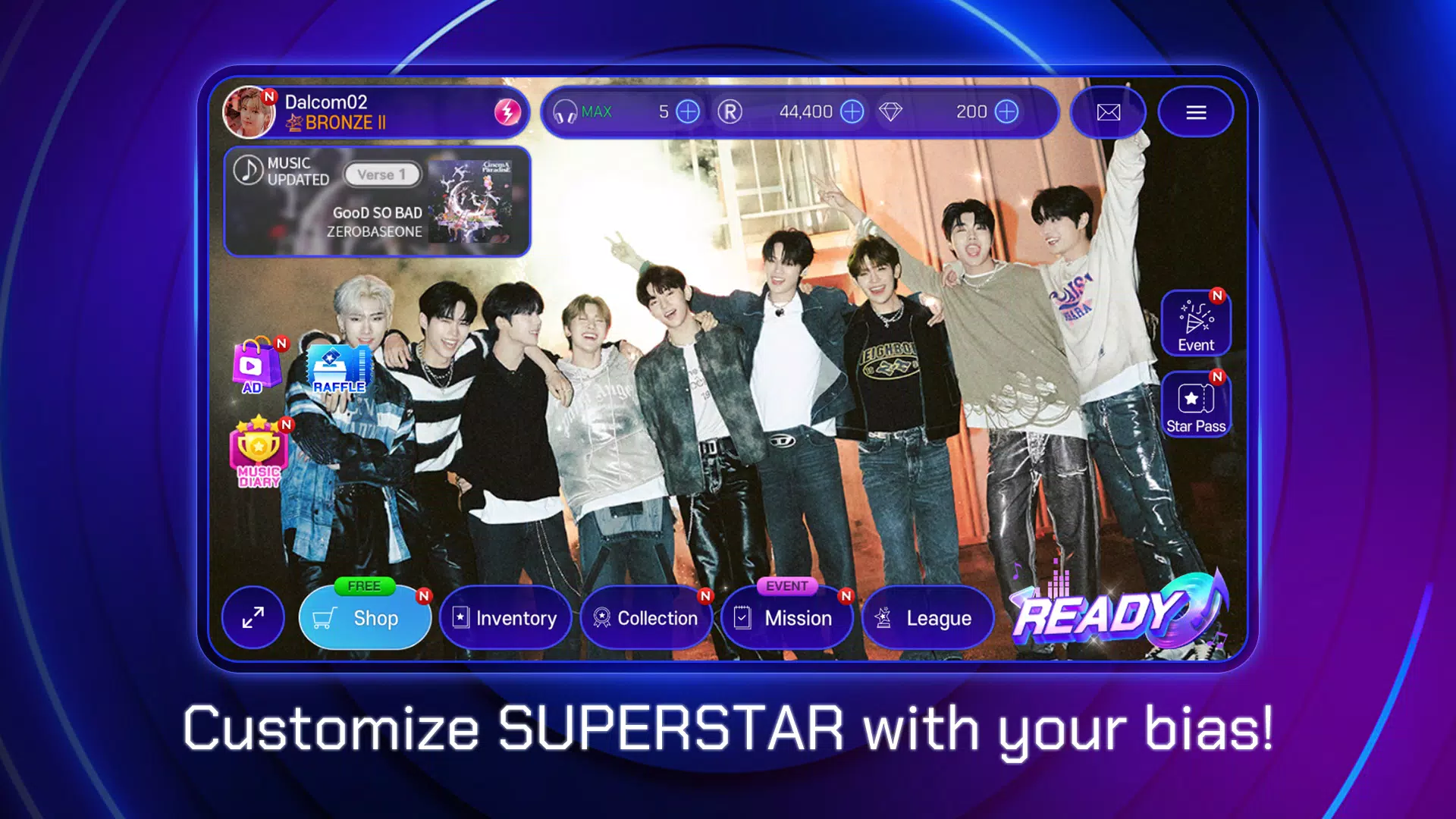This screenshot has height=819, width=1456.
Task: Go to the Collection screen
Action: coord(646,618)
